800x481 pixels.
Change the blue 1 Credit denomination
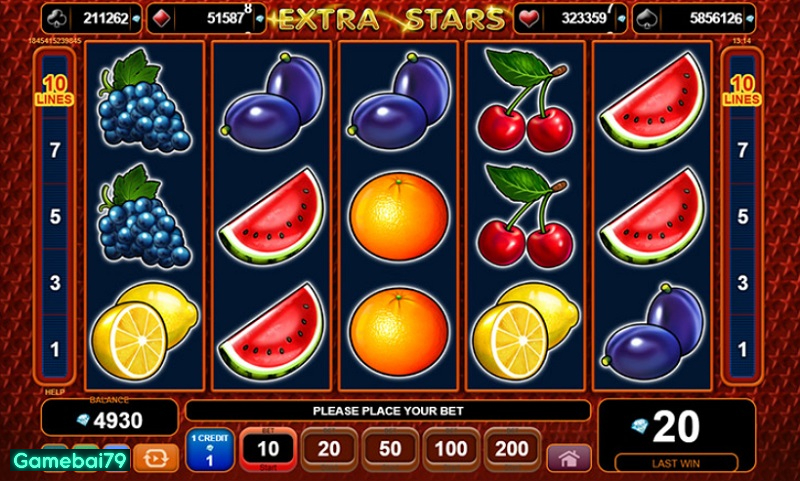210,450
